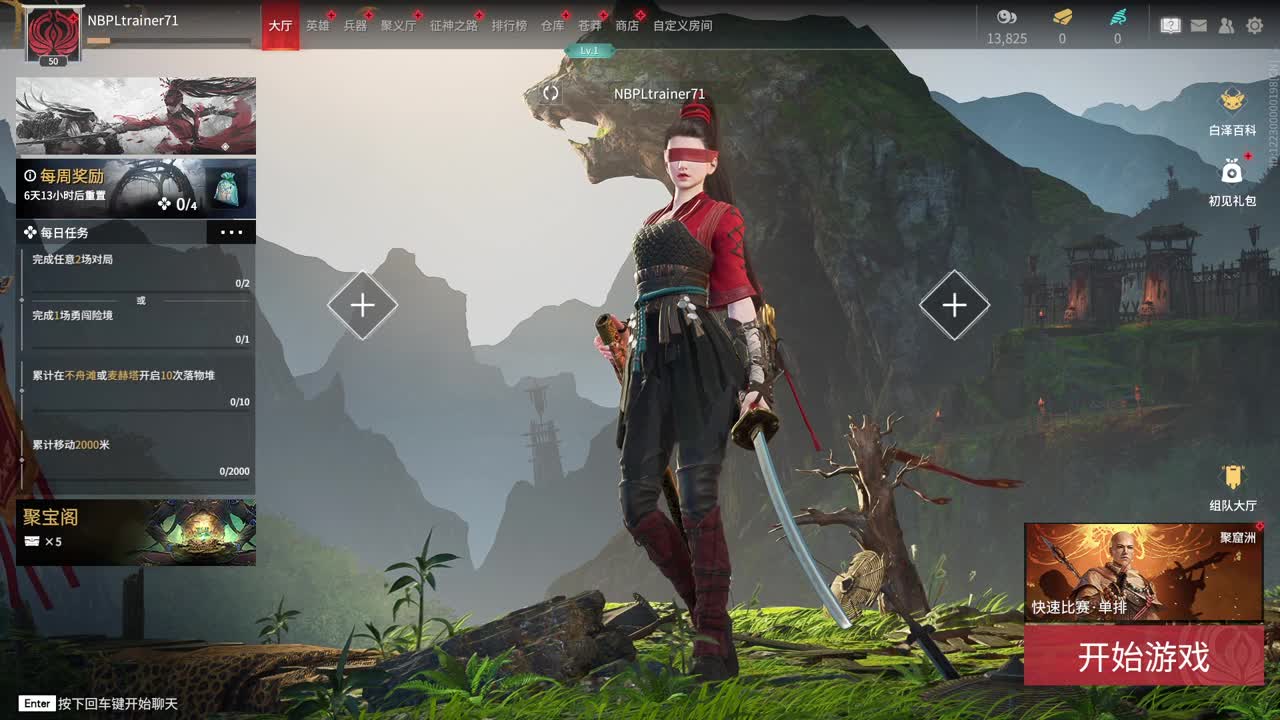1280x720 pixels.
Task: Enter the 组队大厅 team lobby
Action: pyautogui.click(x=1232, y=486)
